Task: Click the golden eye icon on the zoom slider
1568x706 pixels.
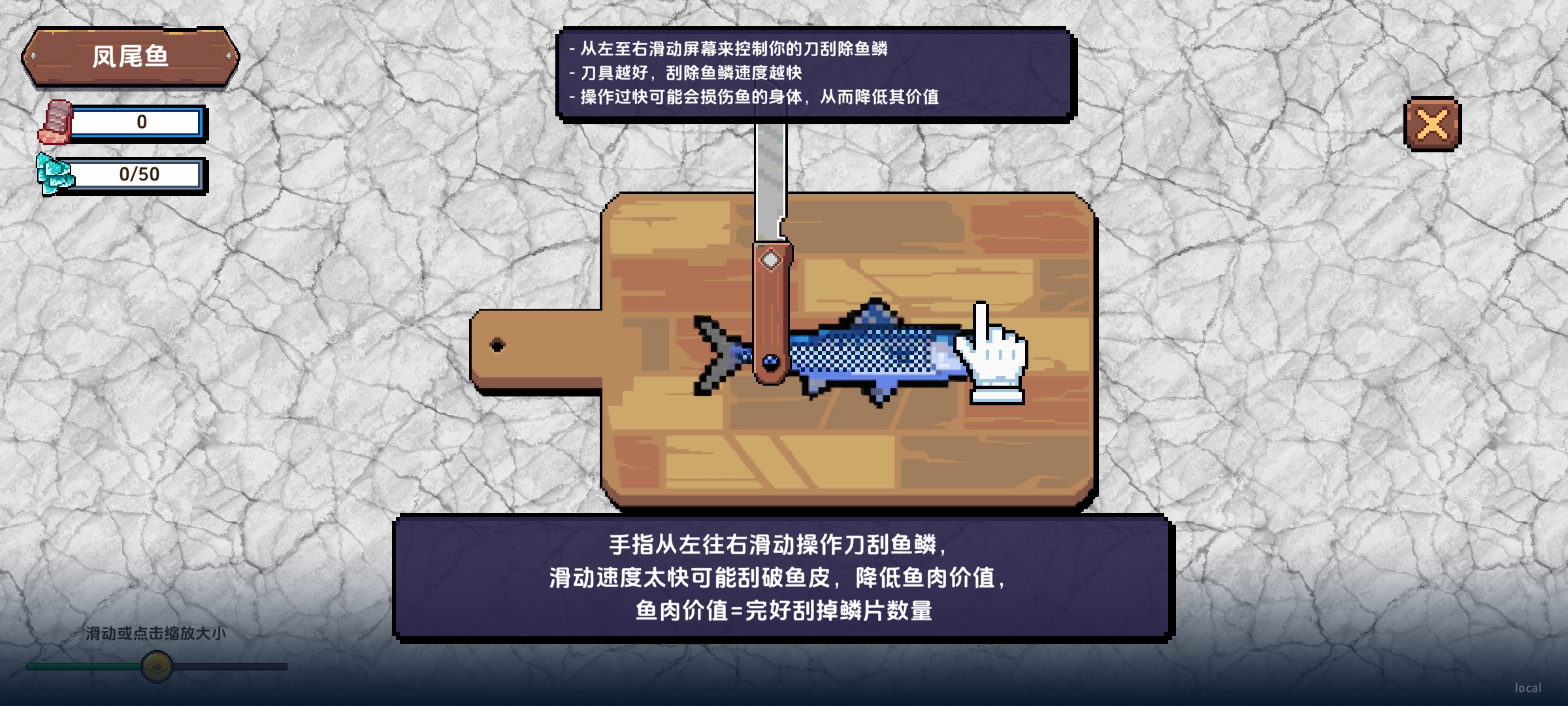Action: (x=155, y=666)
